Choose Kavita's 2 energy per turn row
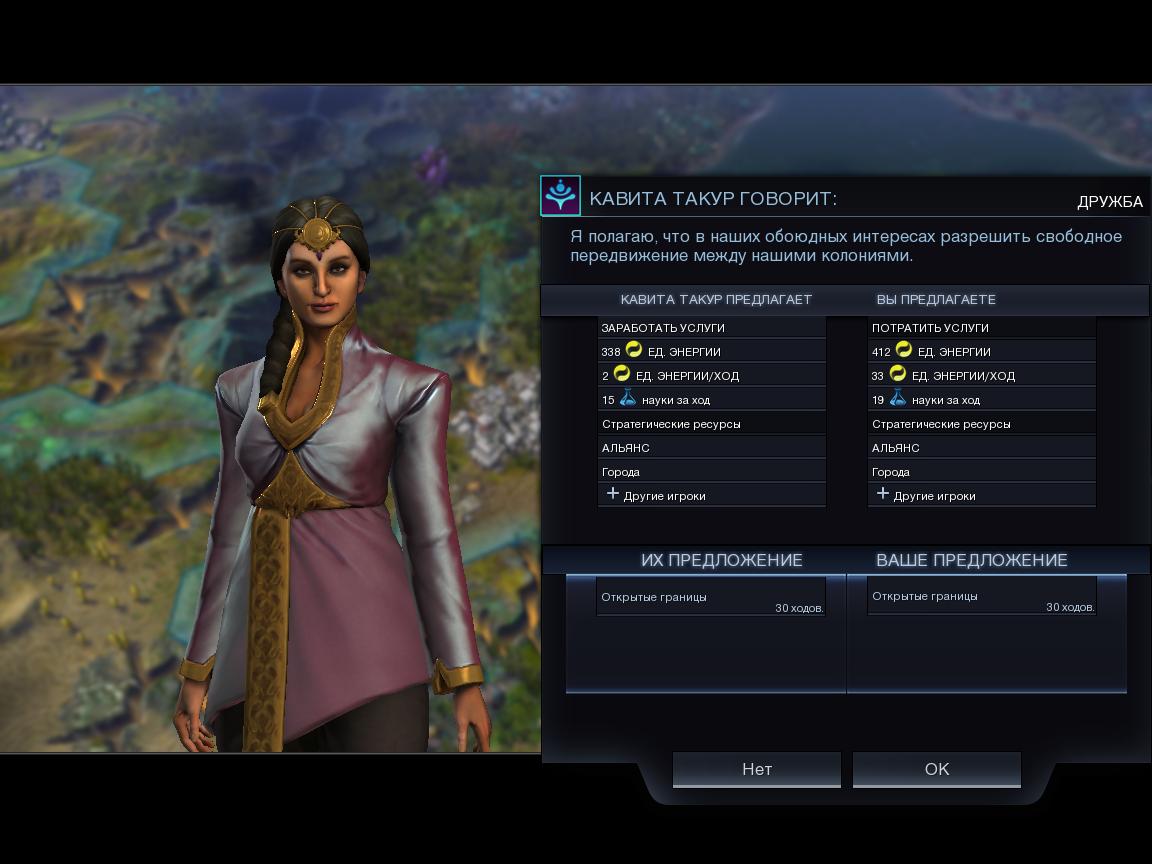 (x=711, y=375)
